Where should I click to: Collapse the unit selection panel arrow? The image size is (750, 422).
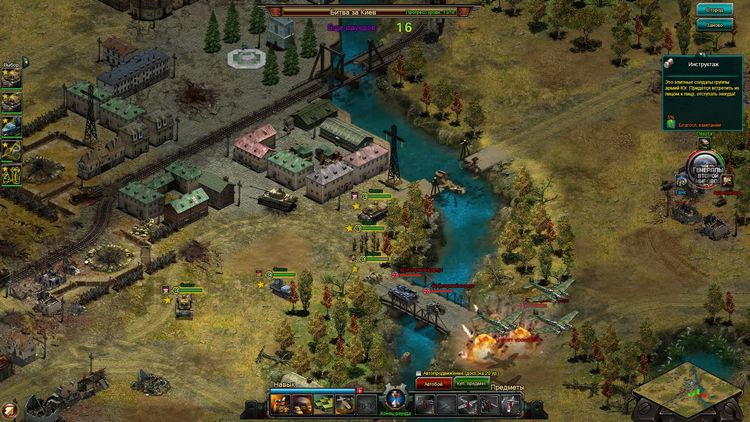coord(26,62)
